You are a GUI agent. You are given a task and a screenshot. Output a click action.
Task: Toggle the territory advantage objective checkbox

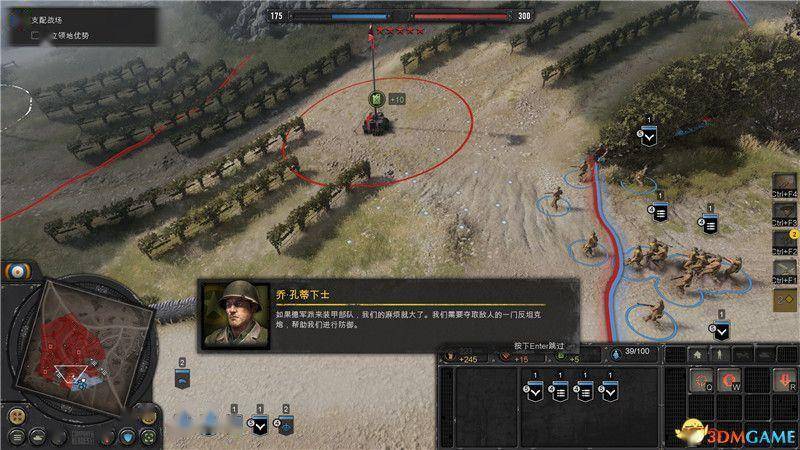[x=36, y=35]
